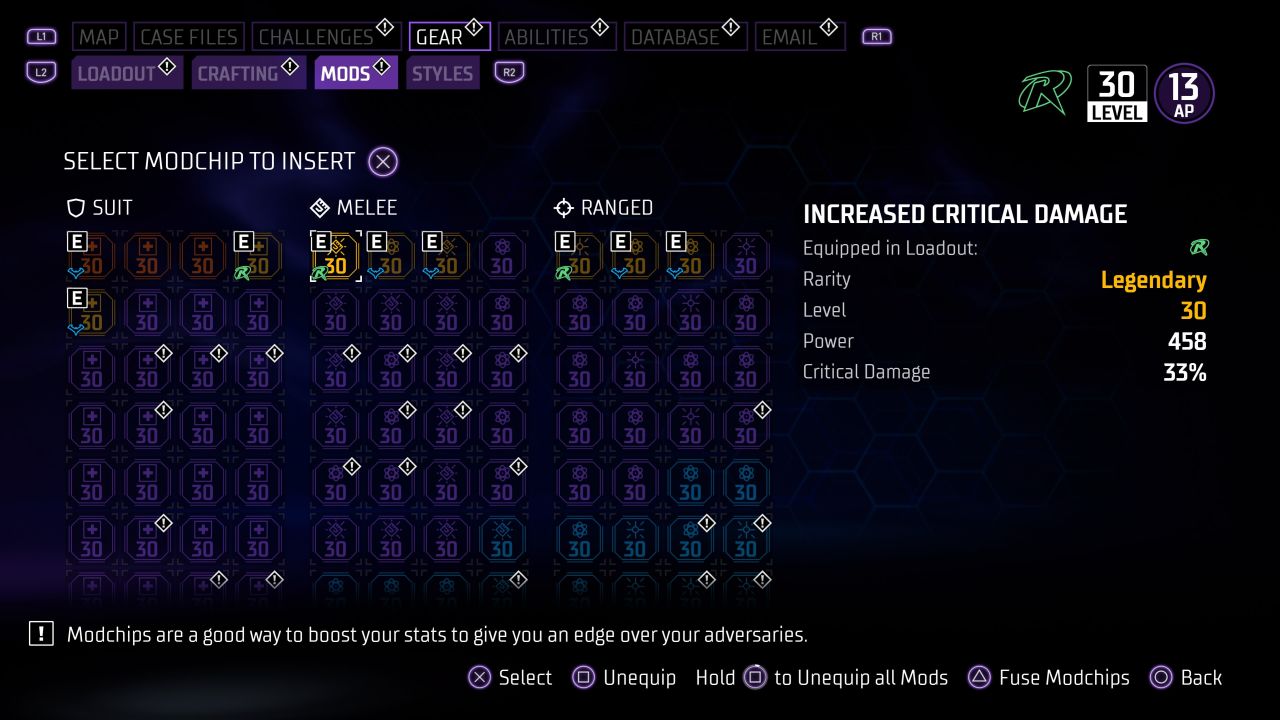
Task: Close the modchip selection with the X icon
Action: click(382, 161)
